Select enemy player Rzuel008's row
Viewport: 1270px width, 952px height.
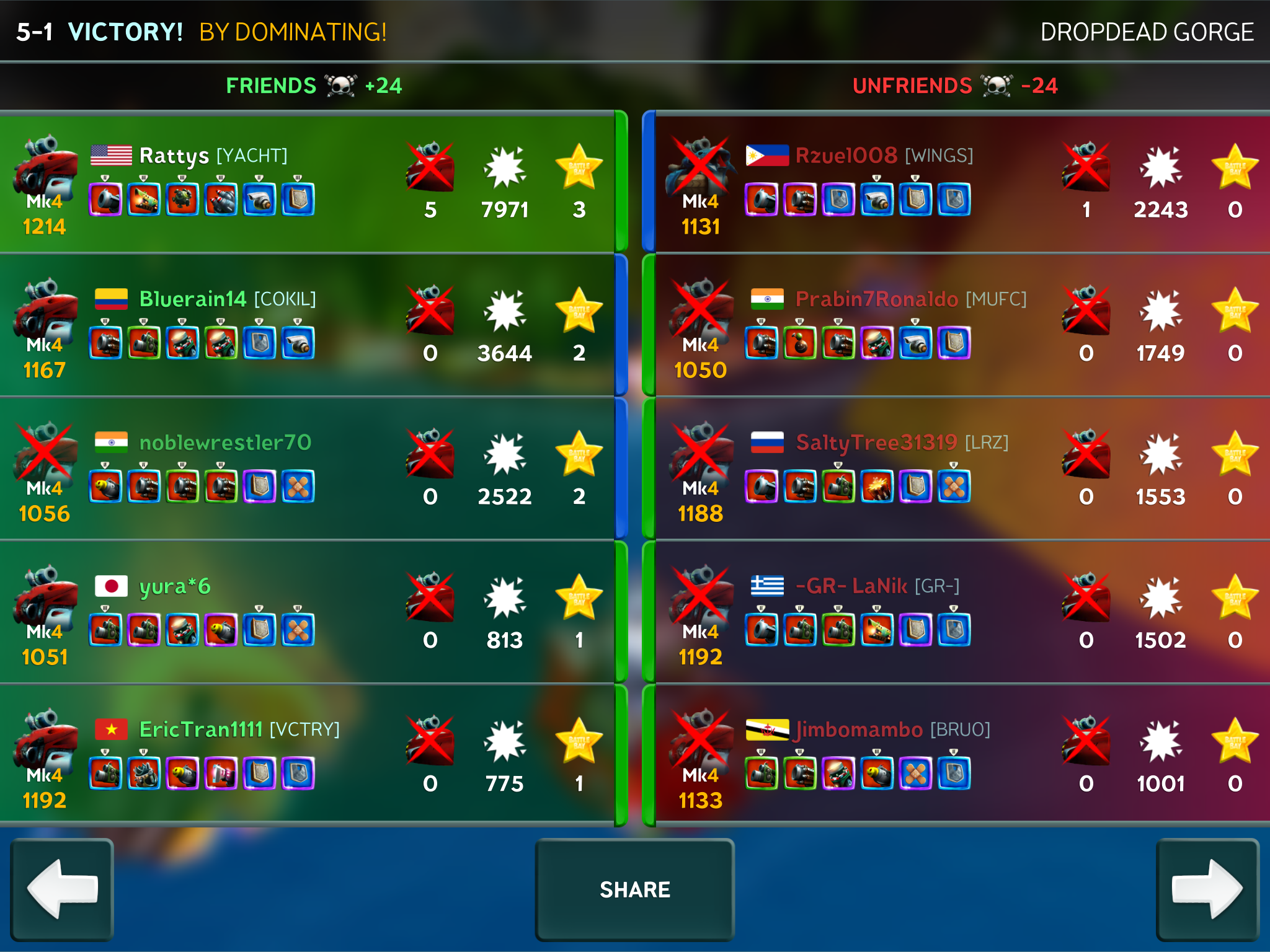[x=961, y=183]
